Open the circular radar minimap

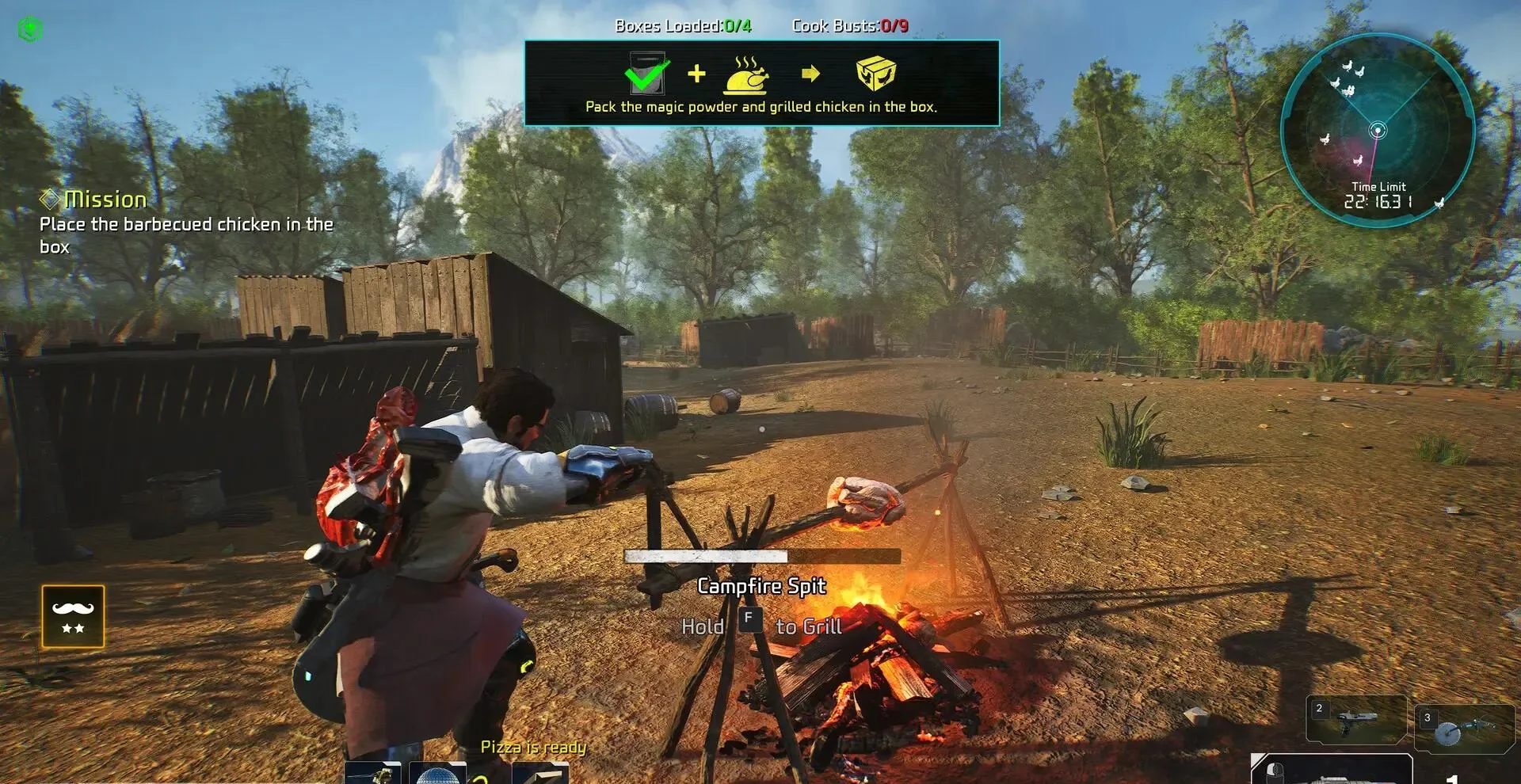pos(1377,129)
